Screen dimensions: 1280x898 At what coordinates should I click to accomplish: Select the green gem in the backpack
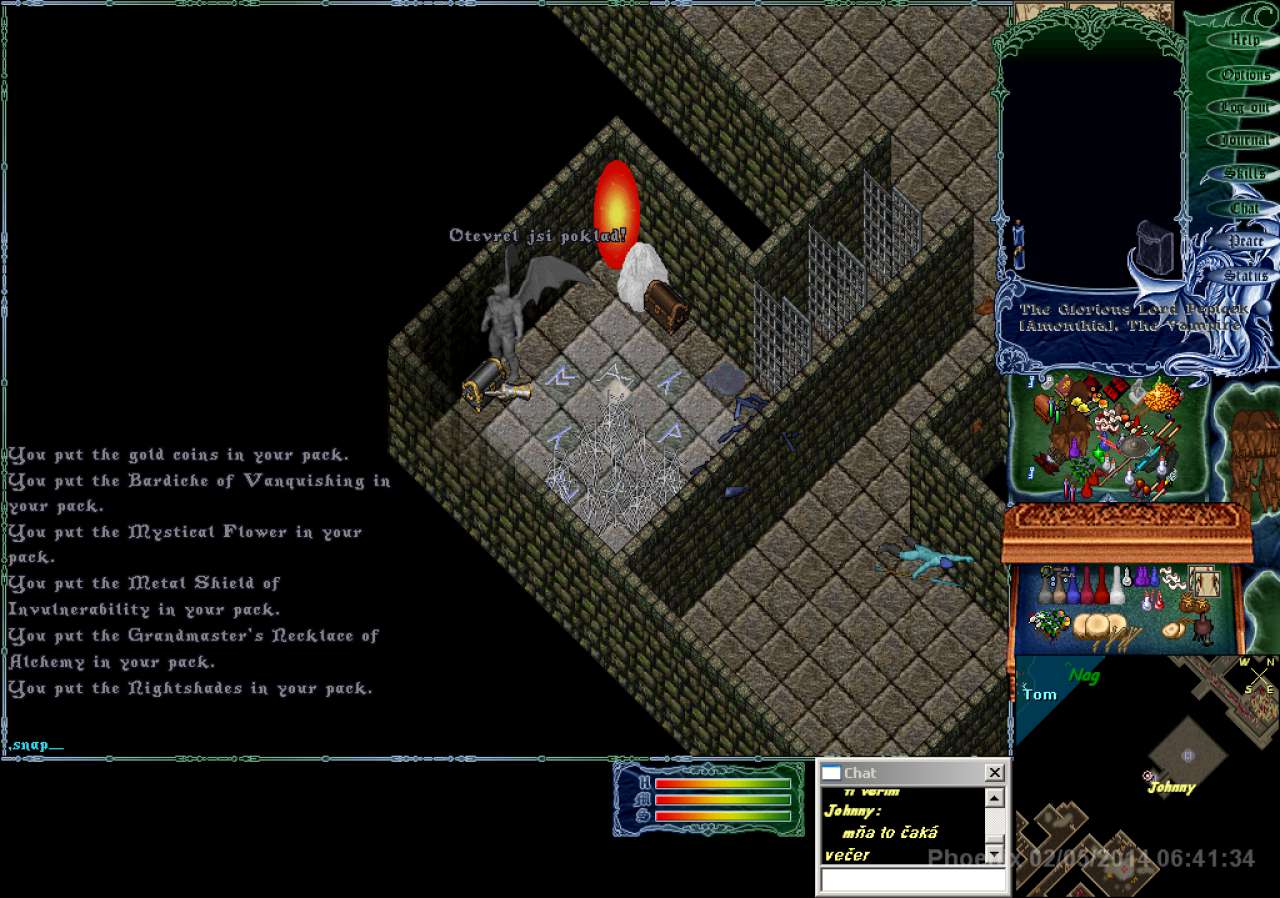(x=1099, y=455)
